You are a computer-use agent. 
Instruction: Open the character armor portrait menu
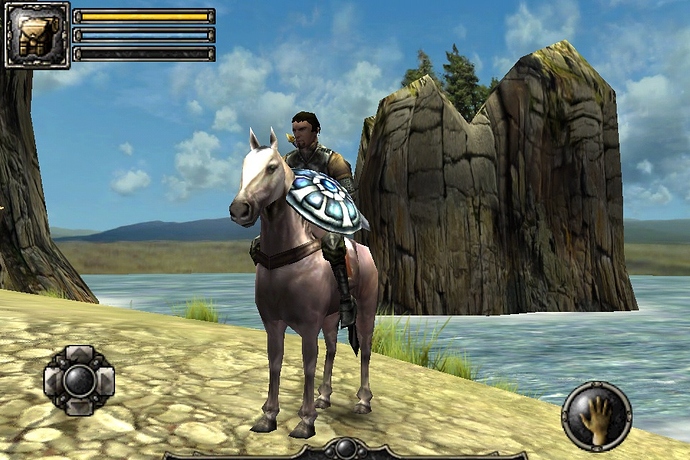pyautogui.click(x=37, y=35)
